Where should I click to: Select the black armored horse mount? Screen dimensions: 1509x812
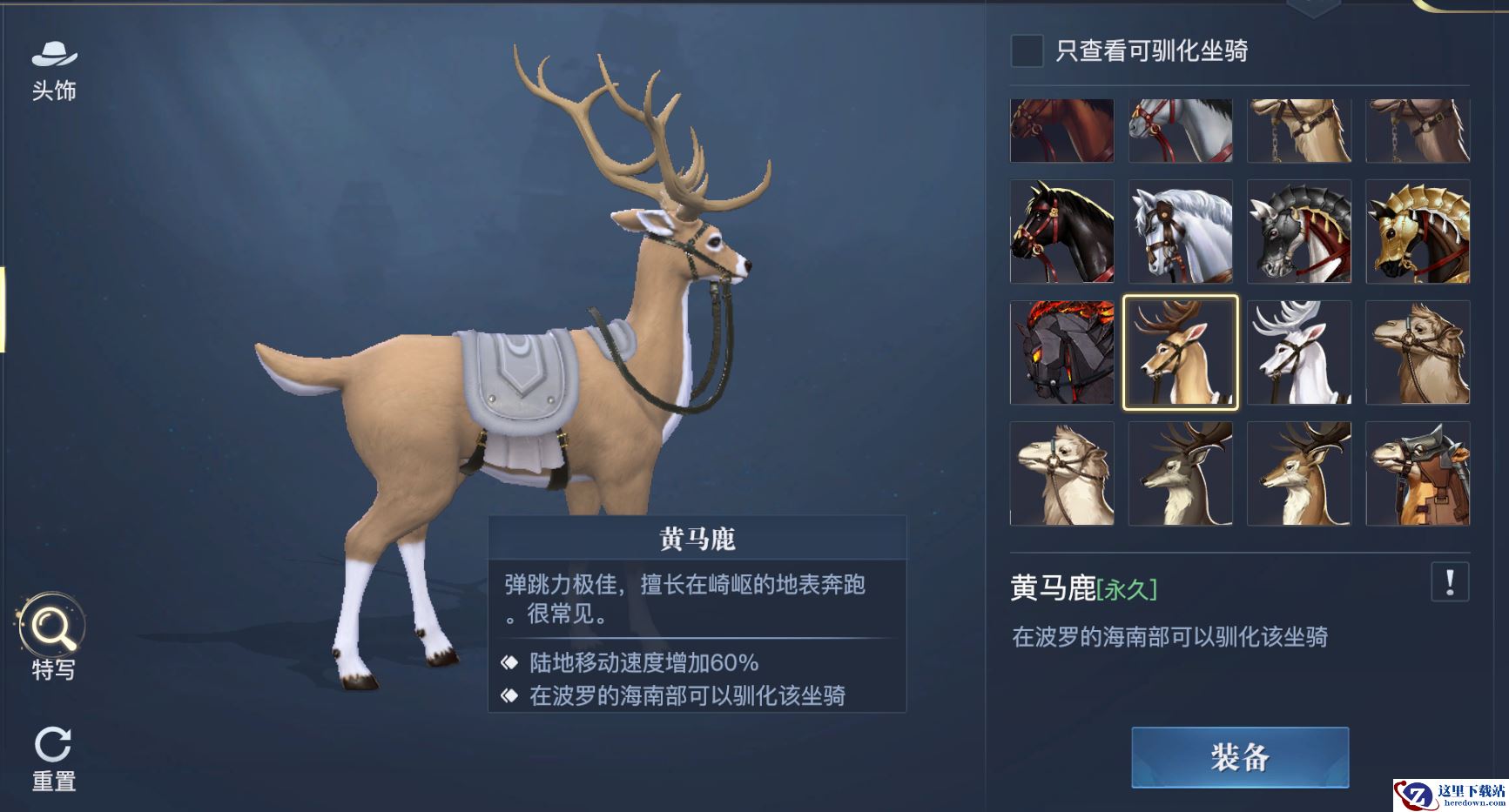[1298, 232]
